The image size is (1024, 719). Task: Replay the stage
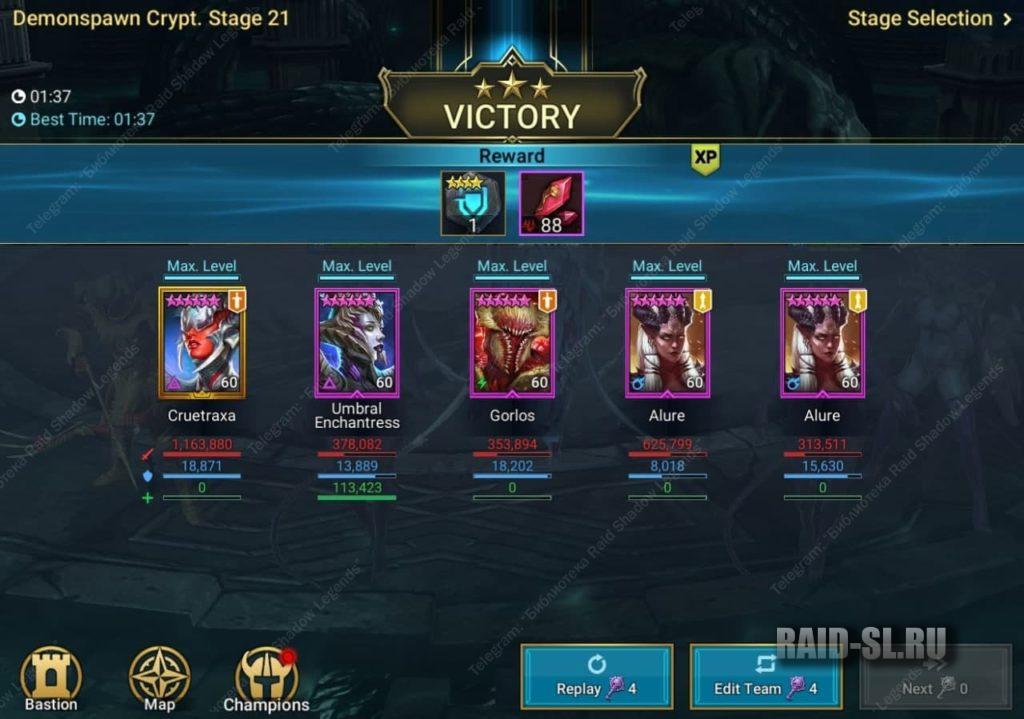point(596,677)
